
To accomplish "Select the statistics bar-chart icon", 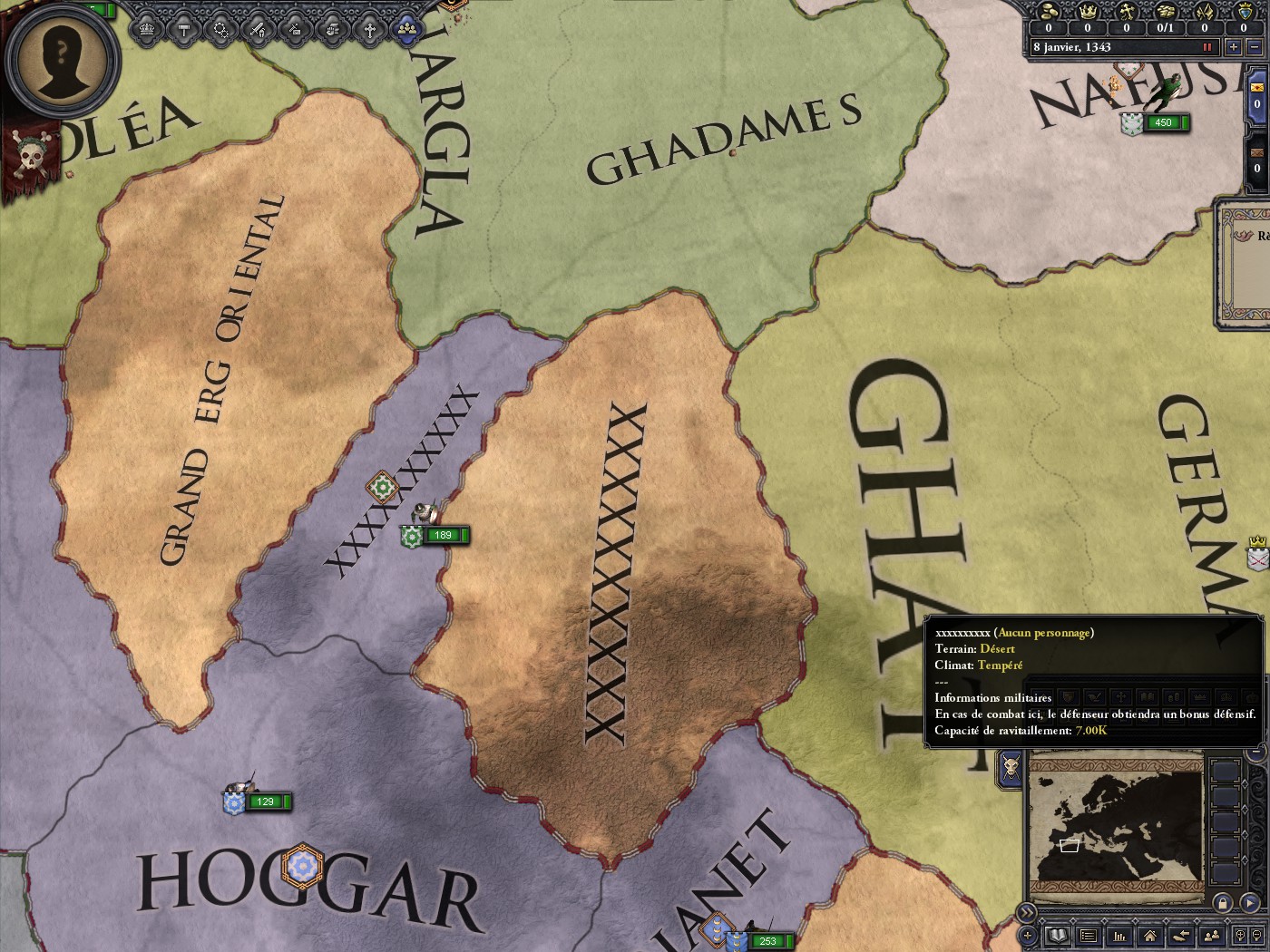I will click(x=1119, y=937).
